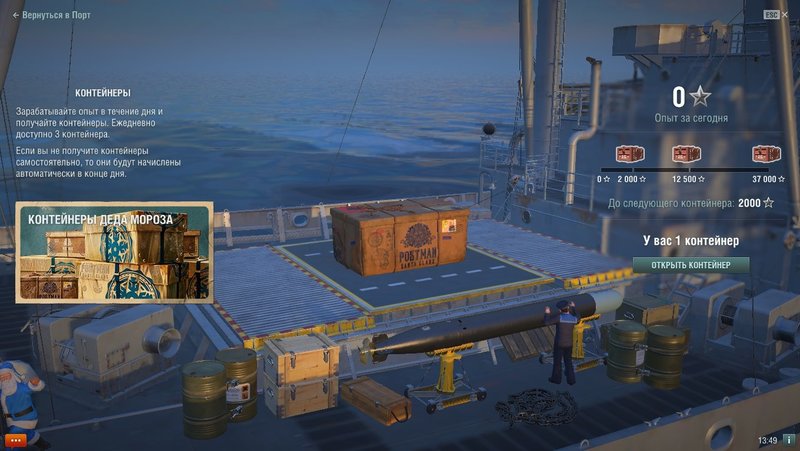Open the 'Контейнеры Деда Мороза' banner
This screenshot has width=800, height=451.
pyautogui.click(x=113, y=251)
